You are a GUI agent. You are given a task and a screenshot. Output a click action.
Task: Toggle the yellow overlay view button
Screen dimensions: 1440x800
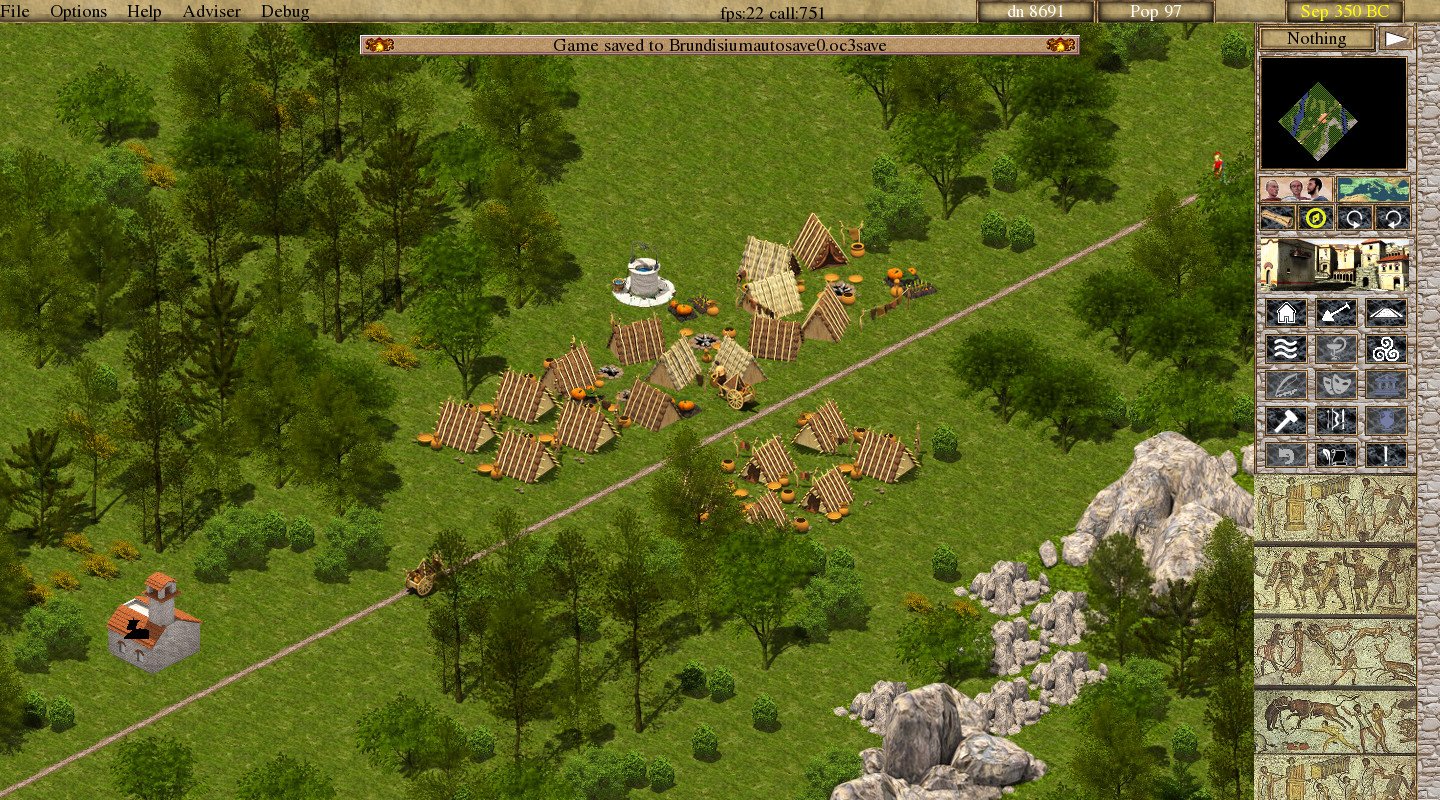click(1315, 217)
